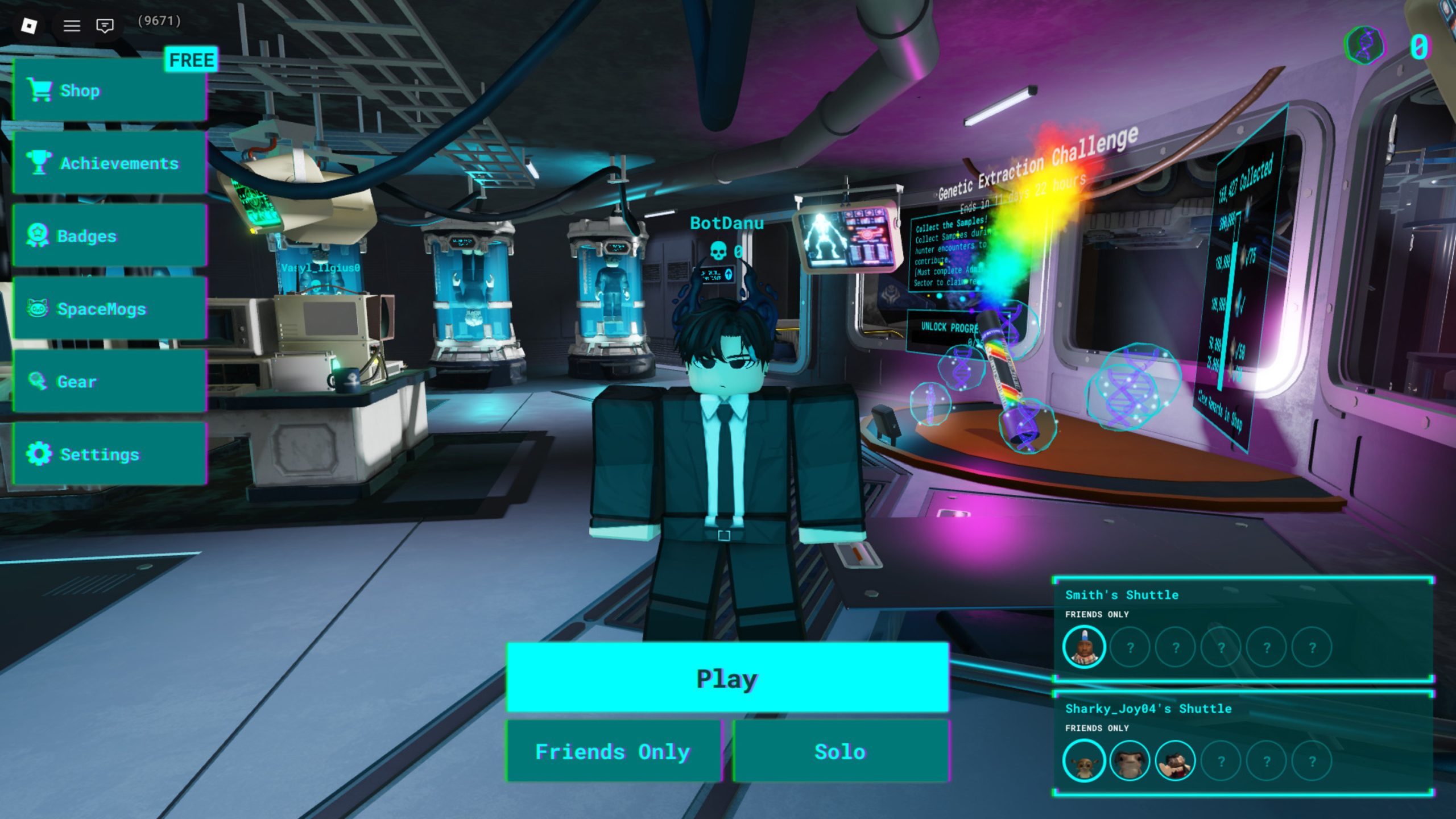Screen dimensions: 1456x819
Task: Click the big Play button
Action: [727, 678]
